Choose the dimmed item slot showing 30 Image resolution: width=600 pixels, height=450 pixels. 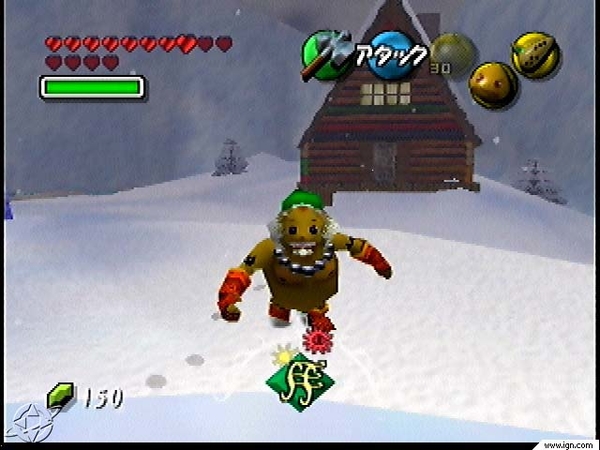coord(451,52)
